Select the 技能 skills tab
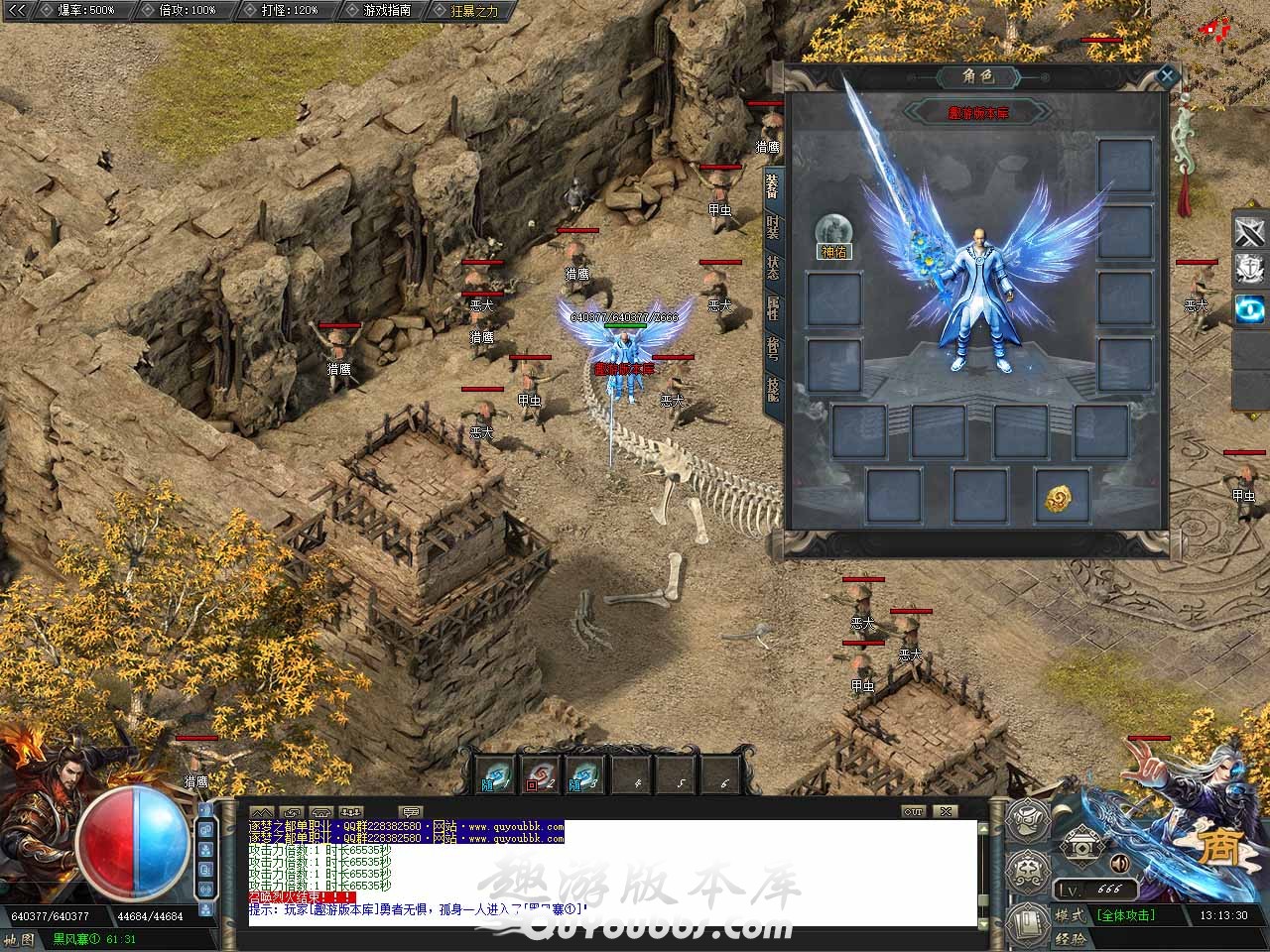This screenshot has width=1270, height=952. click(772, 389)
